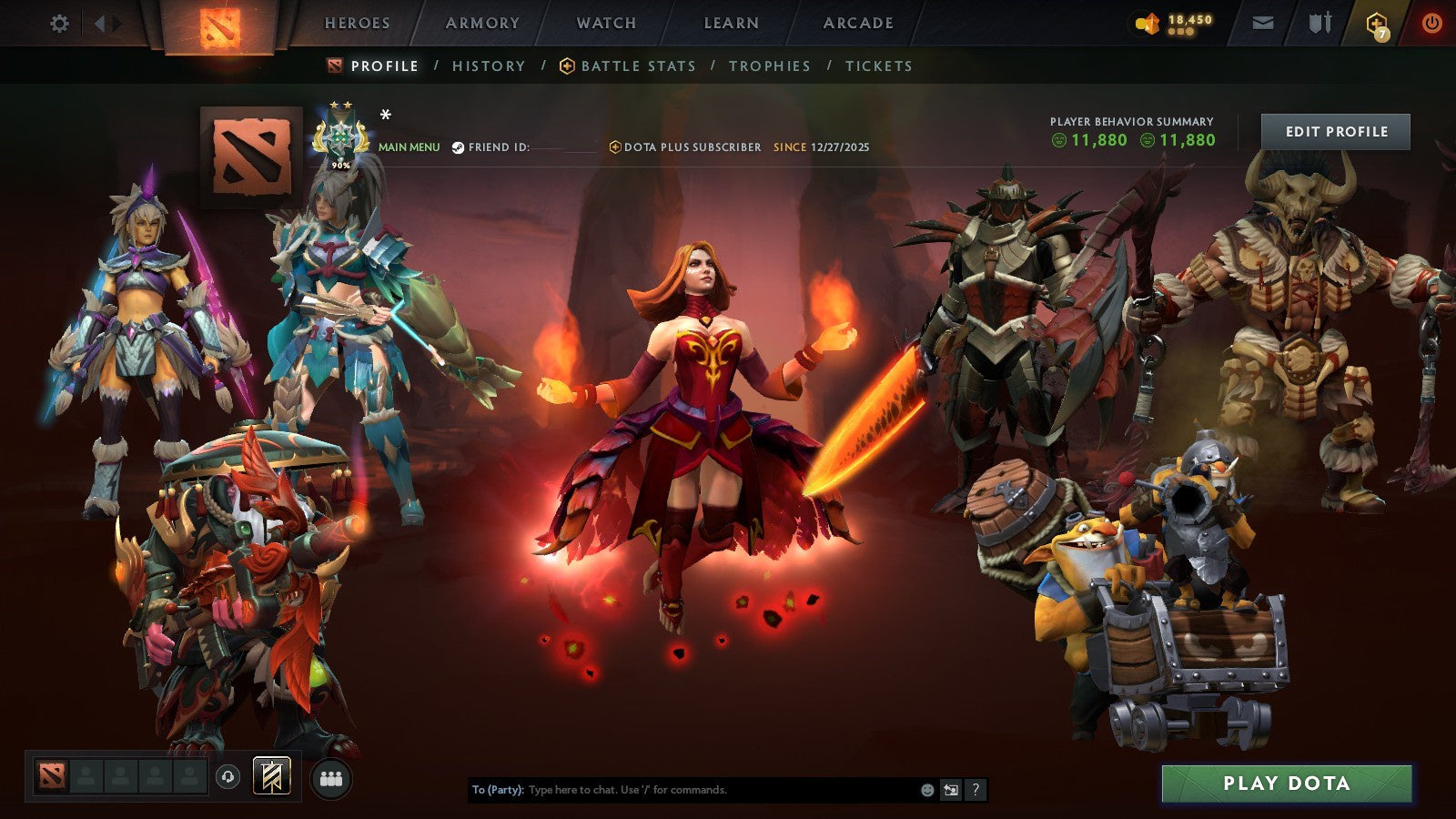1456x819 pixels.
Task: Click the chat help question mark toggle
Action: 976,790
